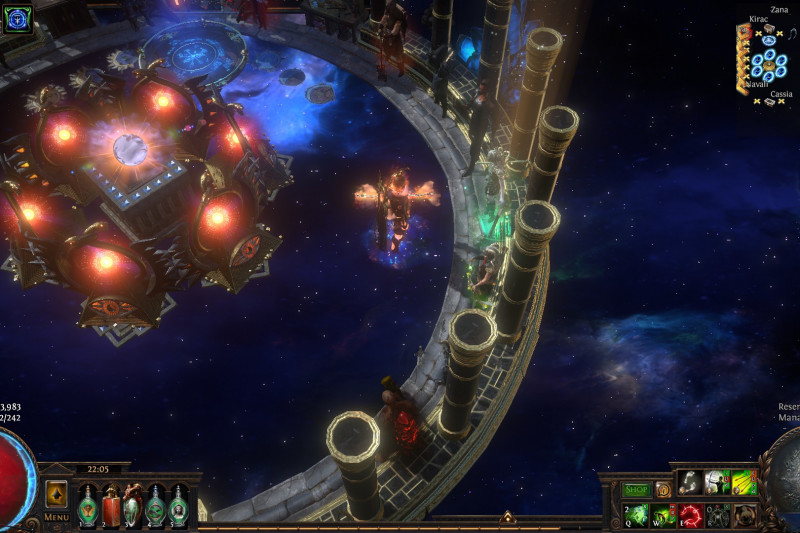The height and width of the screenshot is (533, 800).
Task: Click the blue glowing icon in top-left corner
Action: (17, 18)
